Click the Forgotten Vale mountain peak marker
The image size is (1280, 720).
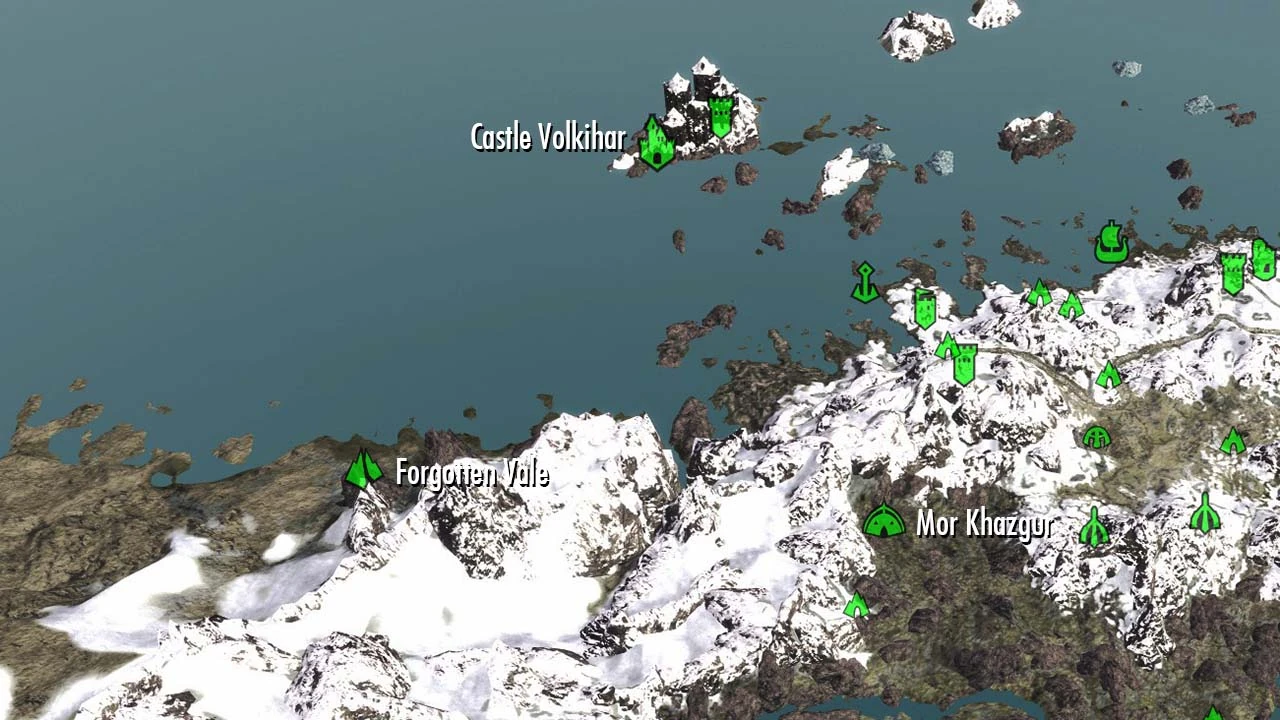[x=362, y=470]
